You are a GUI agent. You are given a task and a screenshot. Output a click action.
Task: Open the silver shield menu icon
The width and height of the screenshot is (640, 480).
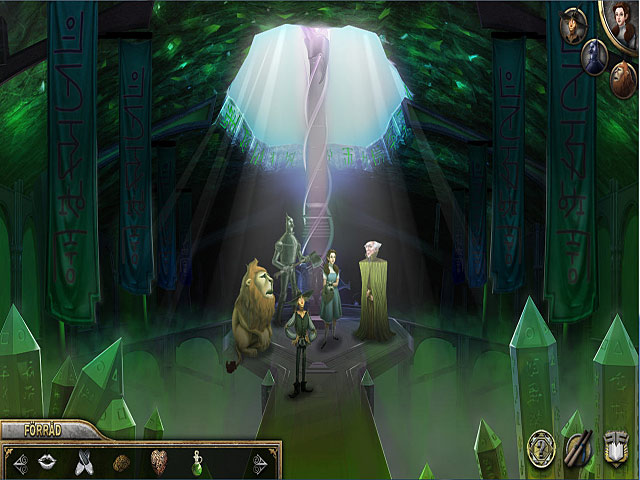tap(616, 447)
